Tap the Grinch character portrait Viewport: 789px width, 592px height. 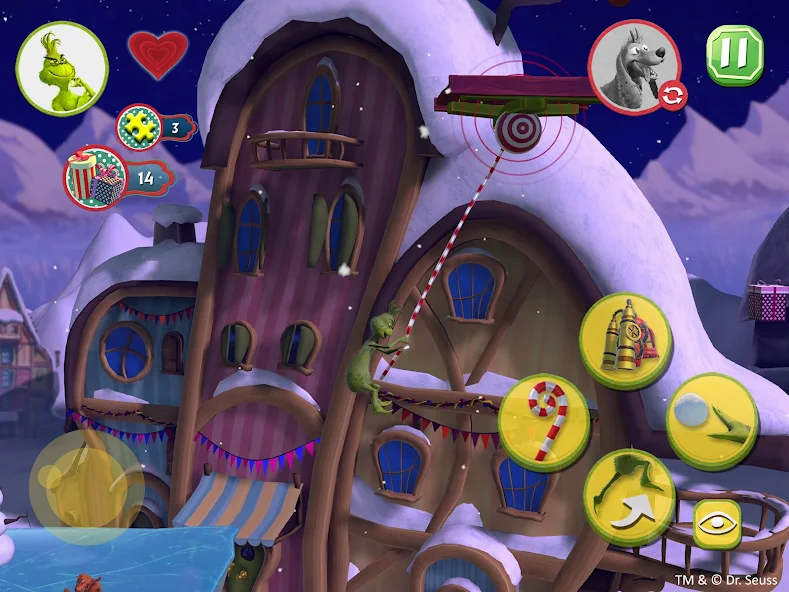[x=62, y=68]
